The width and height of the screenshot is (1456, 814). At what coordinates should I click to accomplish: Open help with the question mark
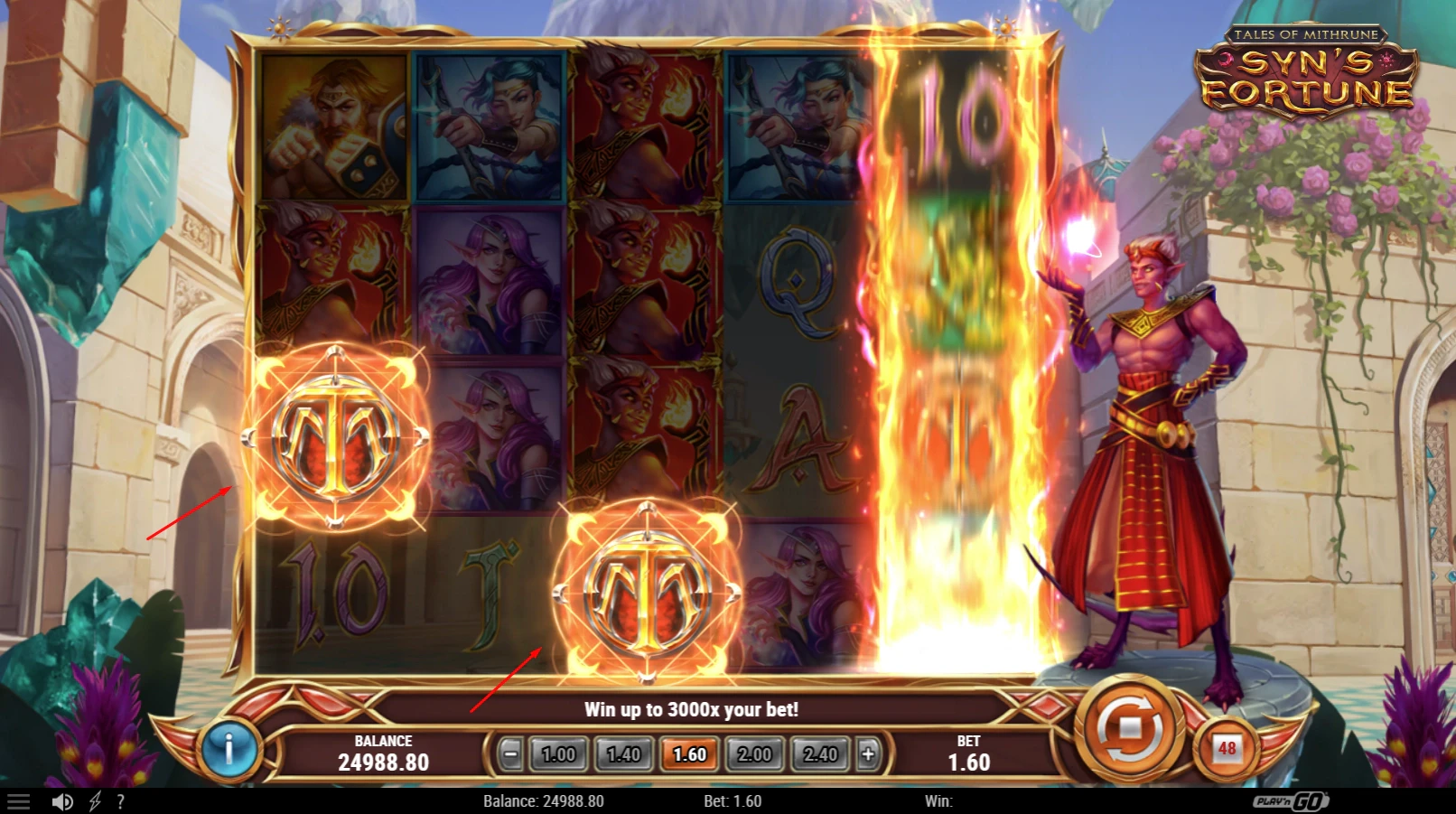[x=120, y=801]
